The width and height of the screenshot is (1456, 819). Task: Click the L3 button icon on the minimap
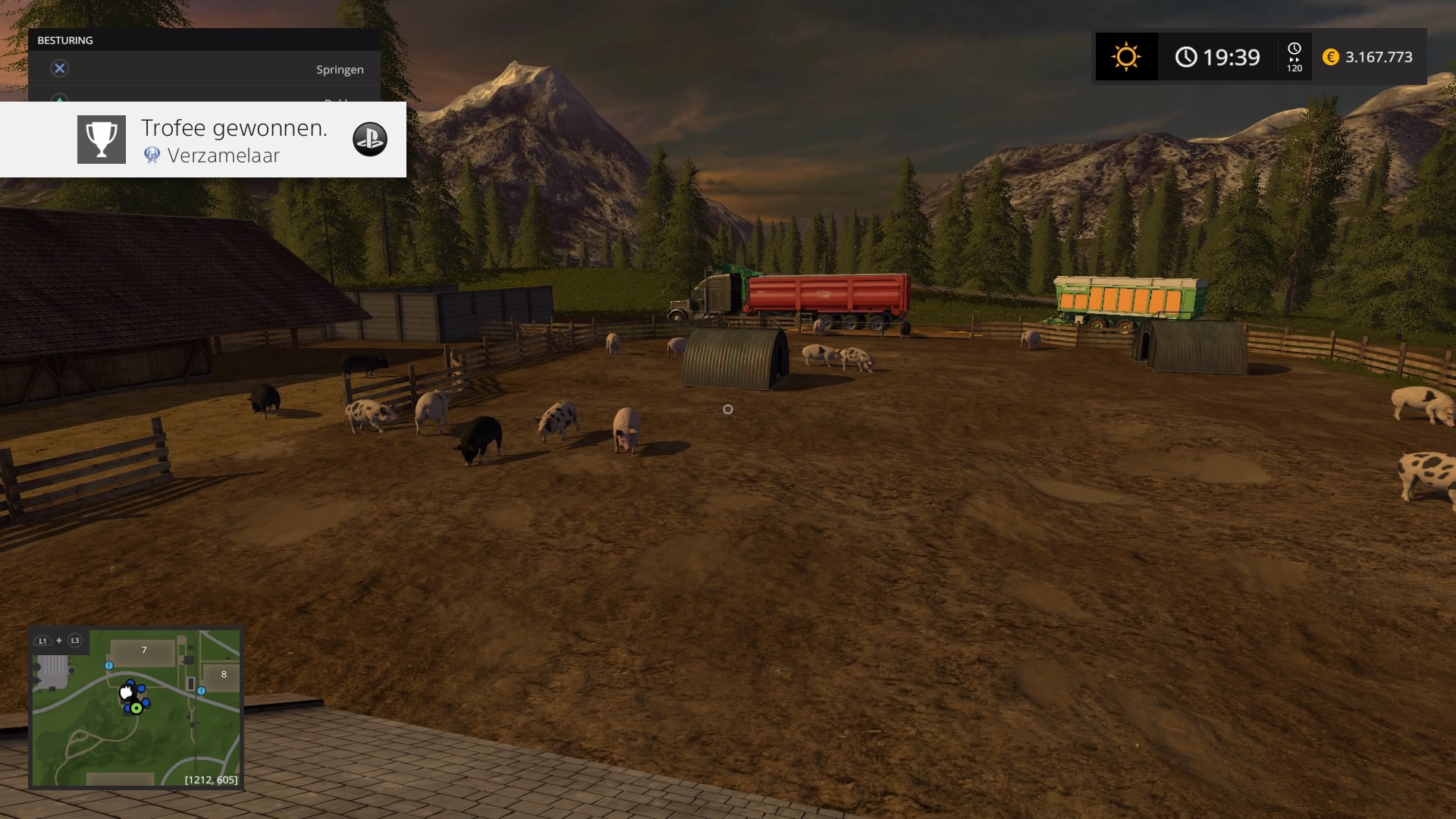[x=75, y=640]
